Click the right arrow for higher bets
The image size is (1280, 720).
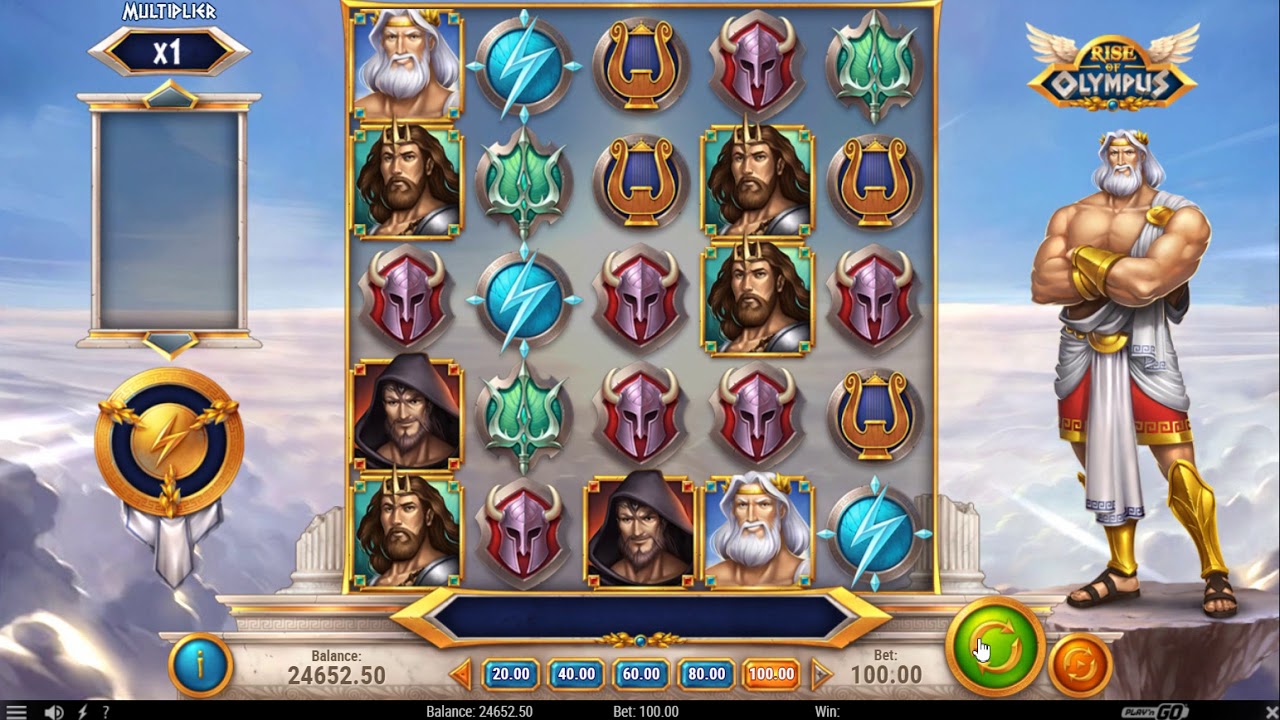click(x=821, y=674)
